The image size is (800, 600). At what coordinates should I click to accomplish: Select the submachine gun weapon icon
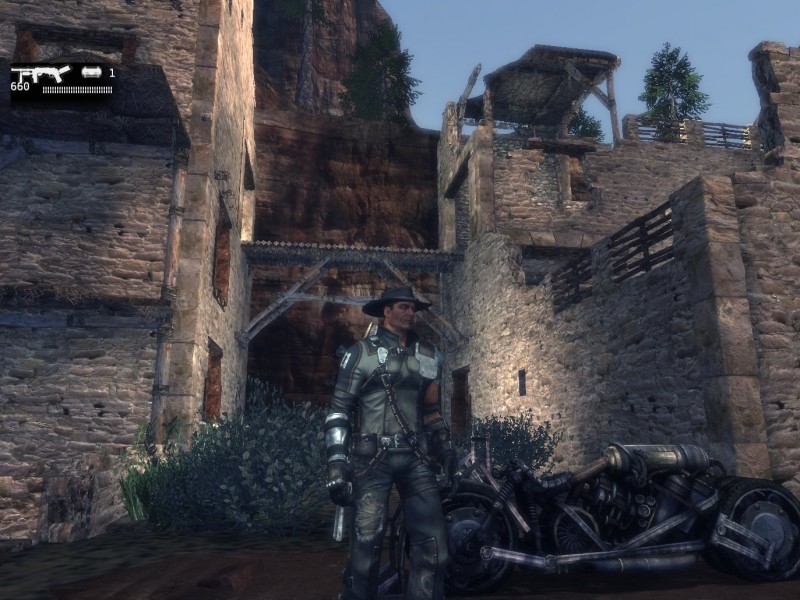pyautogui.click(x=40, y=74)
